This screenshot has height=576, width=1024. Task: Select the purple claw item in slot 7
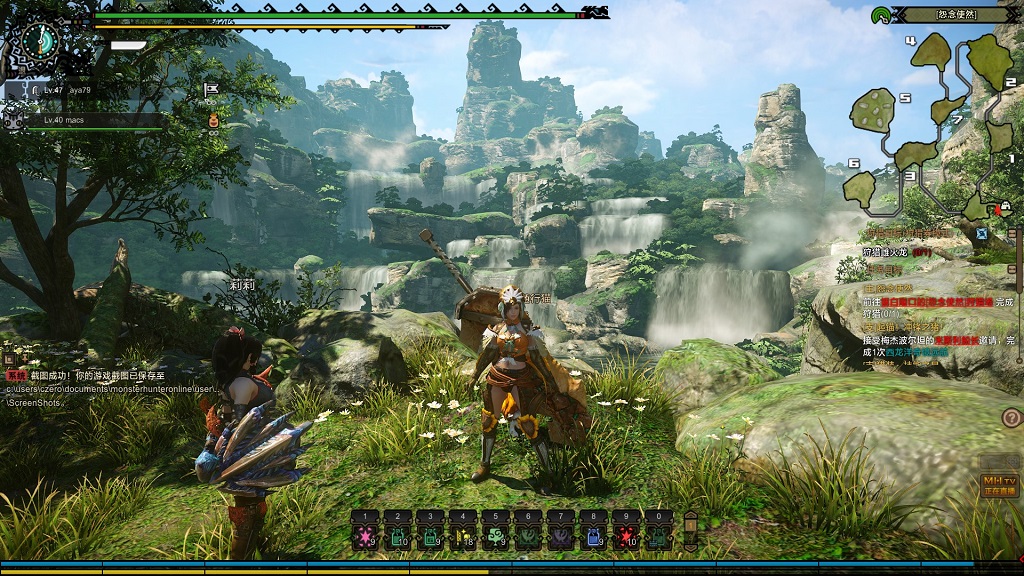(x=559, y=537)
